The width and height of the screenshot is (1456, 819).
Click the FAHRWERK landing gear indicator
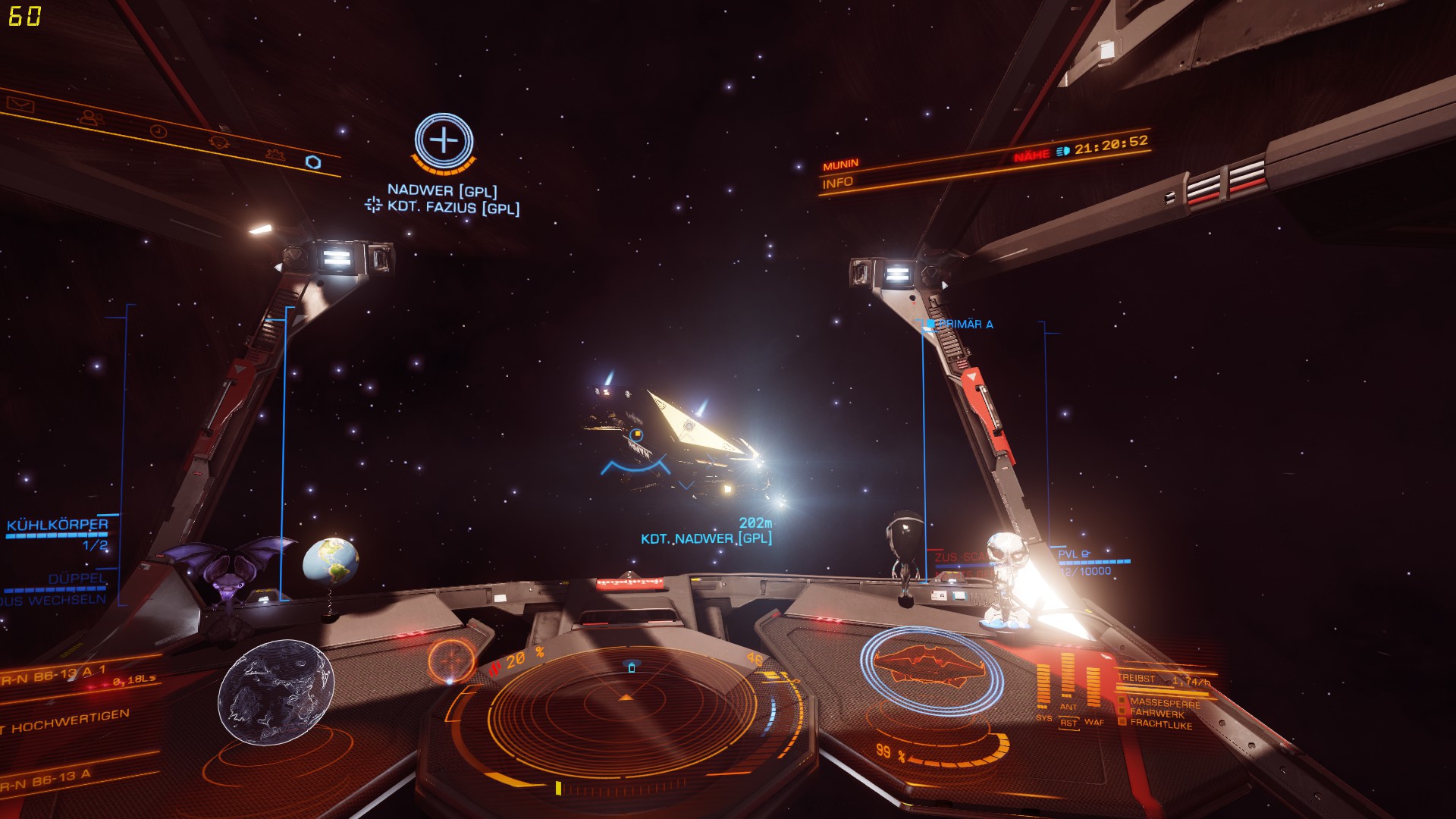click(x=1156, y=714)
